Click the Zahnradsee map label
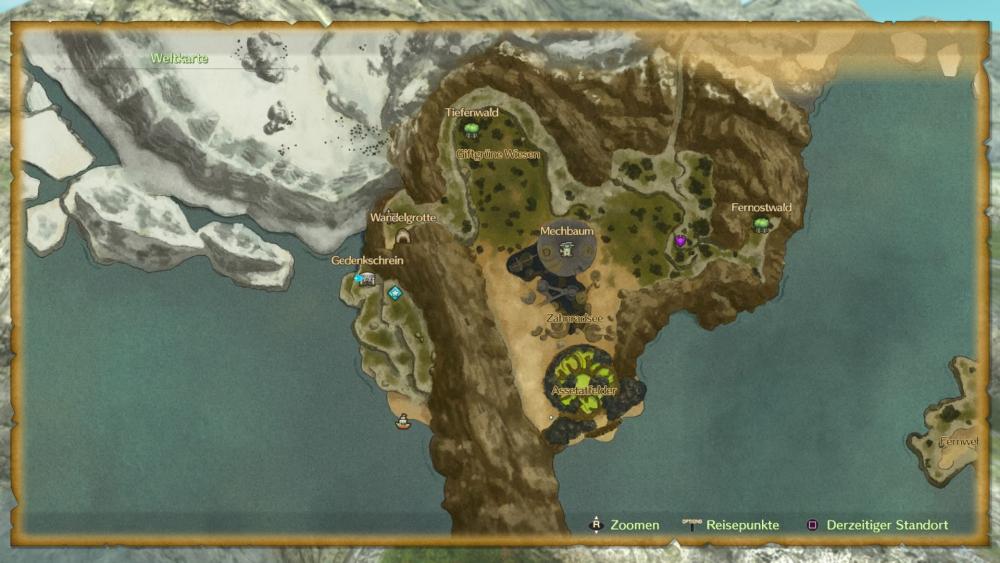 [x=574, y=318]
